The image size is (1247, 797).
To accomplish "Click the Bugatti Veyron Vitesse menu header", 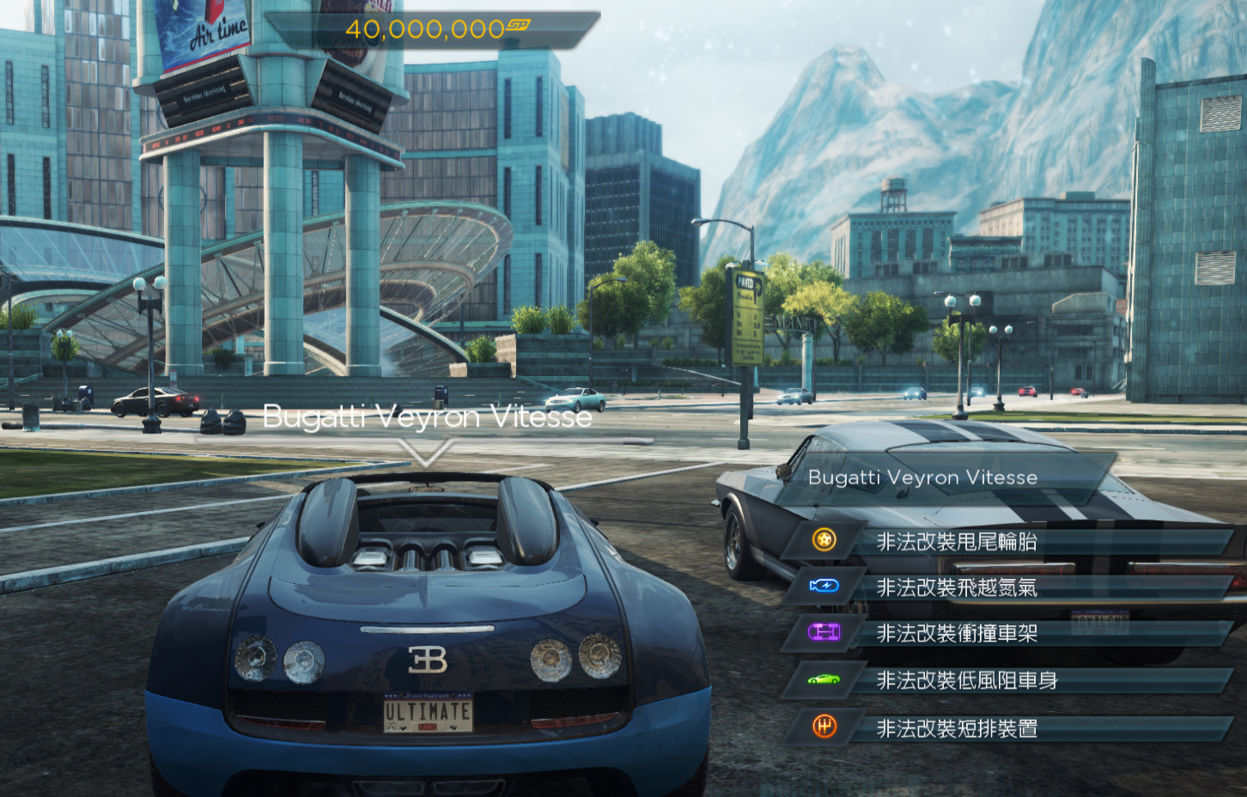I will pyautogui.click(x=922, y=477).
